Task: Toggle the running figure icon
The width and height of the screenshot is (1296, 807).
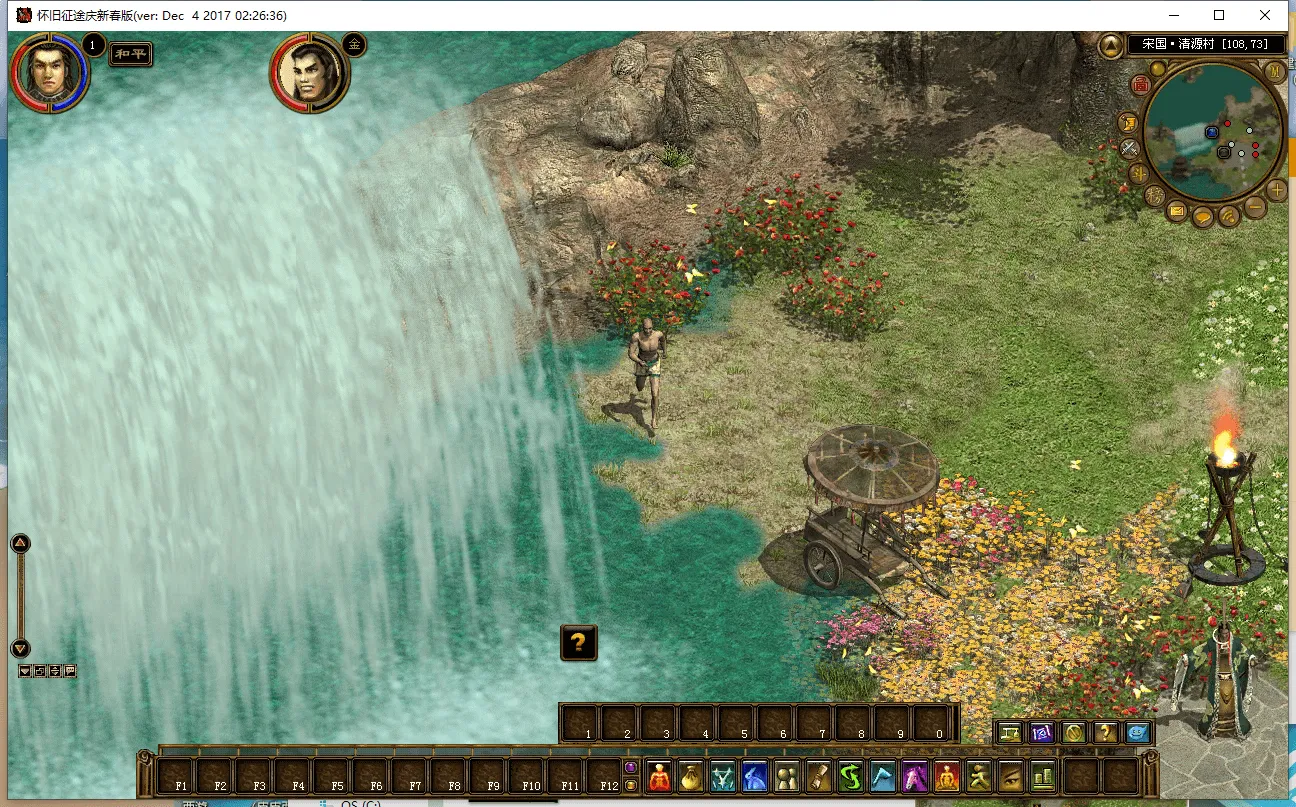Action: click(978, 776)
